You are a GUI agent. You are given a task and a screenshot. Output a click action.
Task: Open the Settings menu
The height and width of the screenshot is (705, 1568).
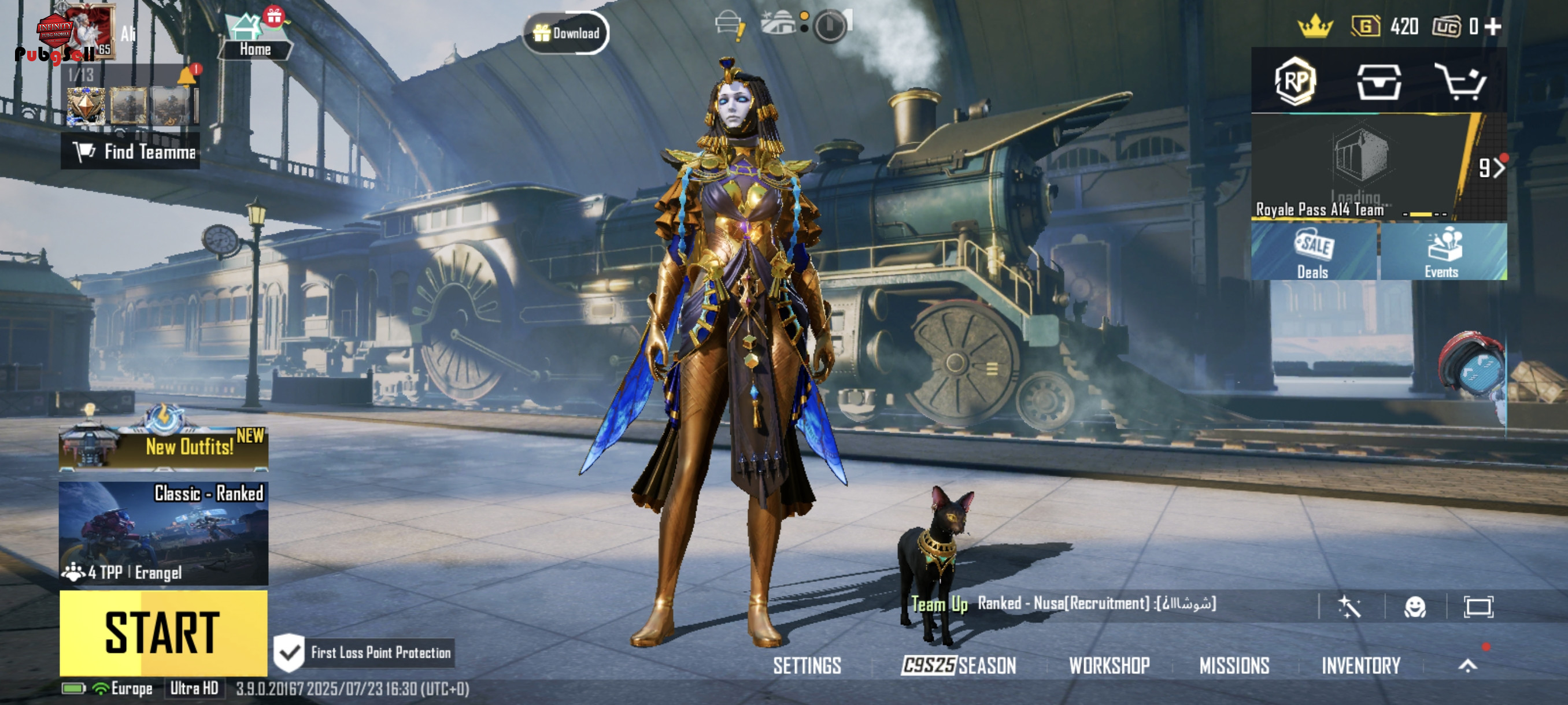point(807,666)
